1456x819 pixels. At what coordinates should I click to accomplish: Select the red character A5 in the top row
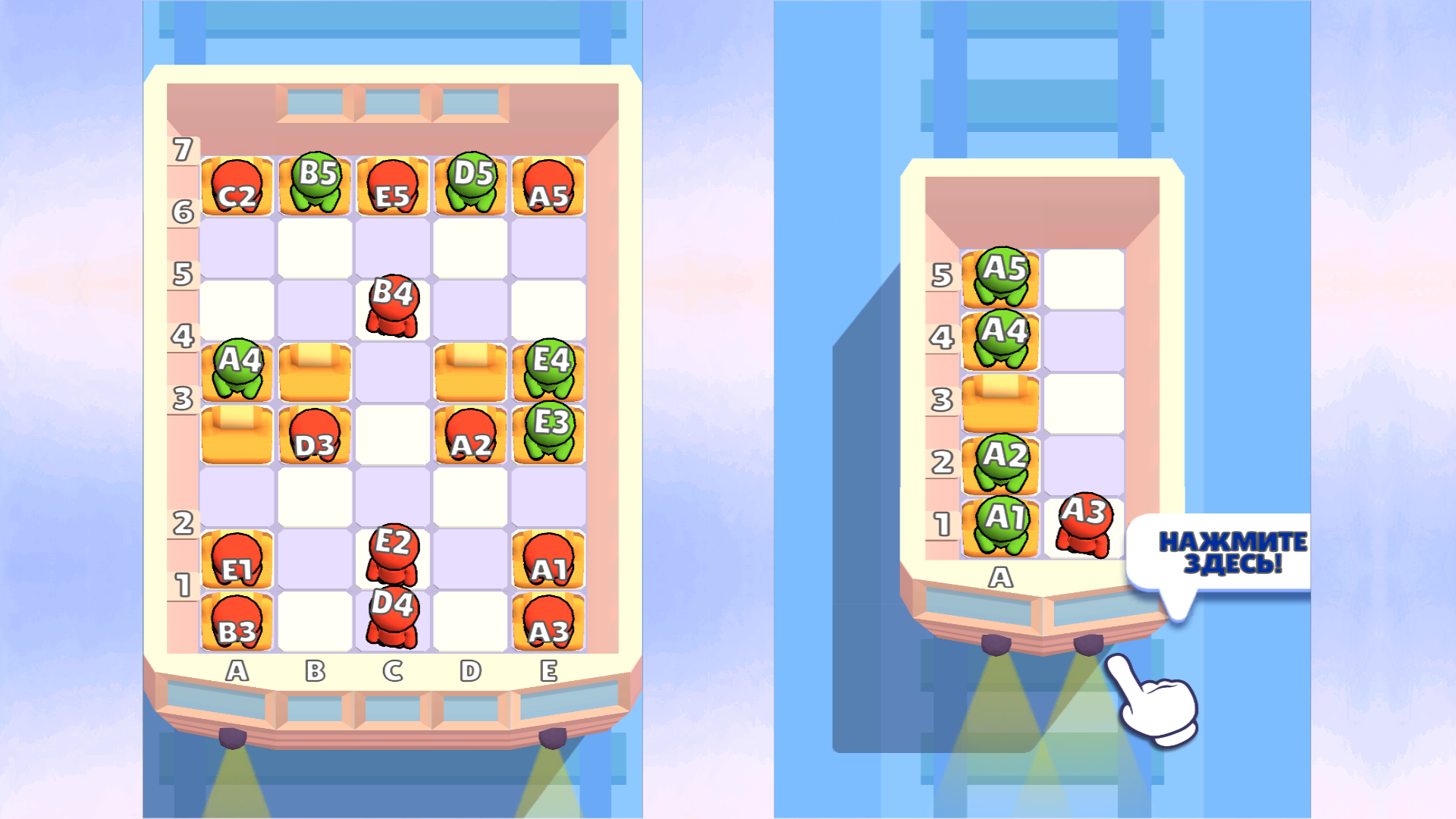pos(549,184)
